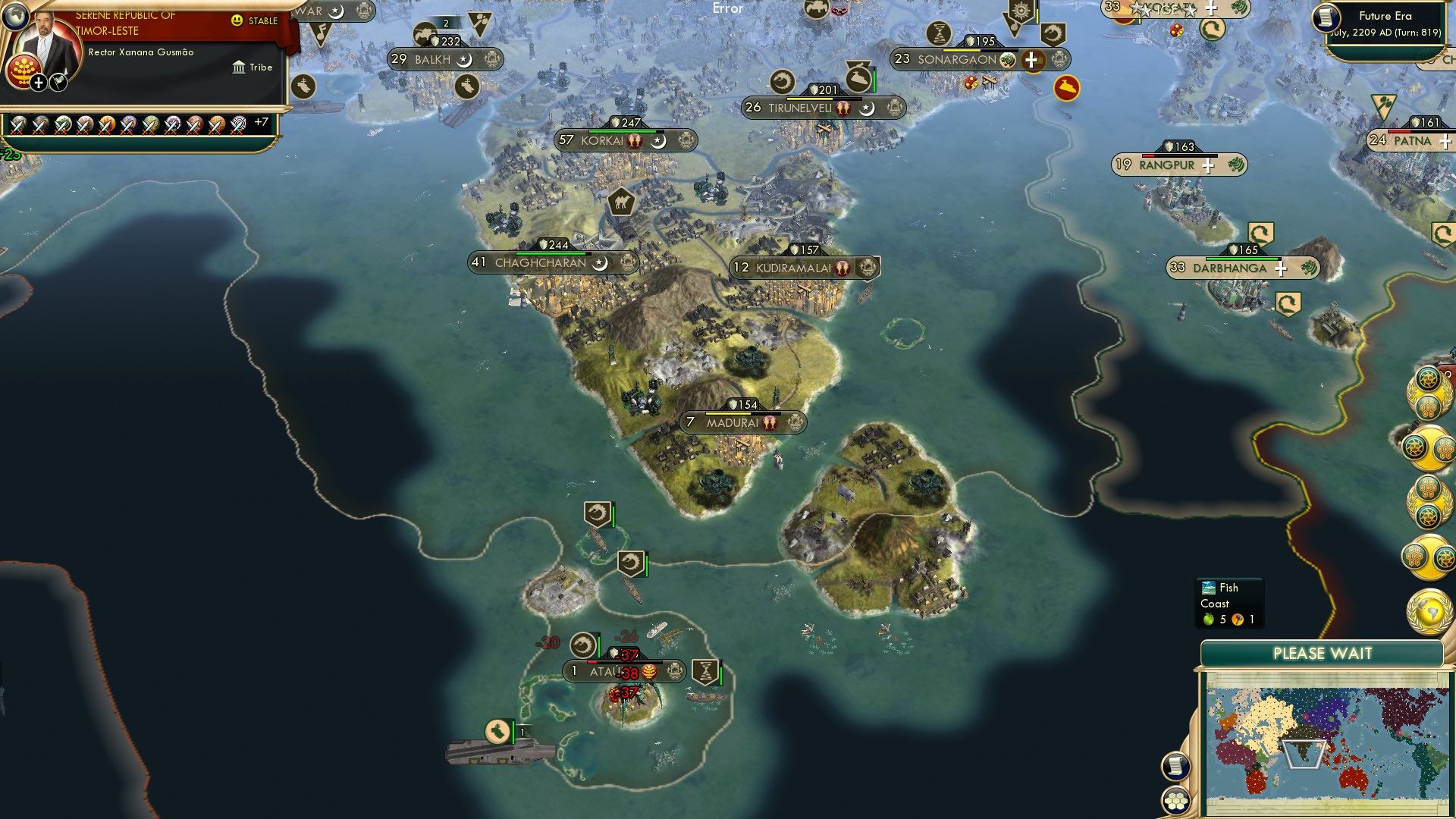Click the smiley face next to STABLE status

coord(237,20)
